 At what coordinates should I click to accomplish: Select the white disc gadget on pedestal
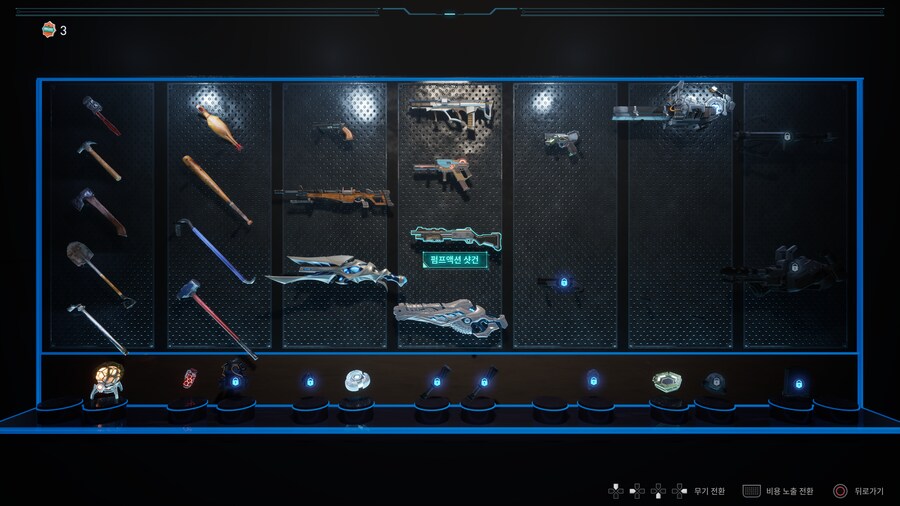click(x=358, y=380)
